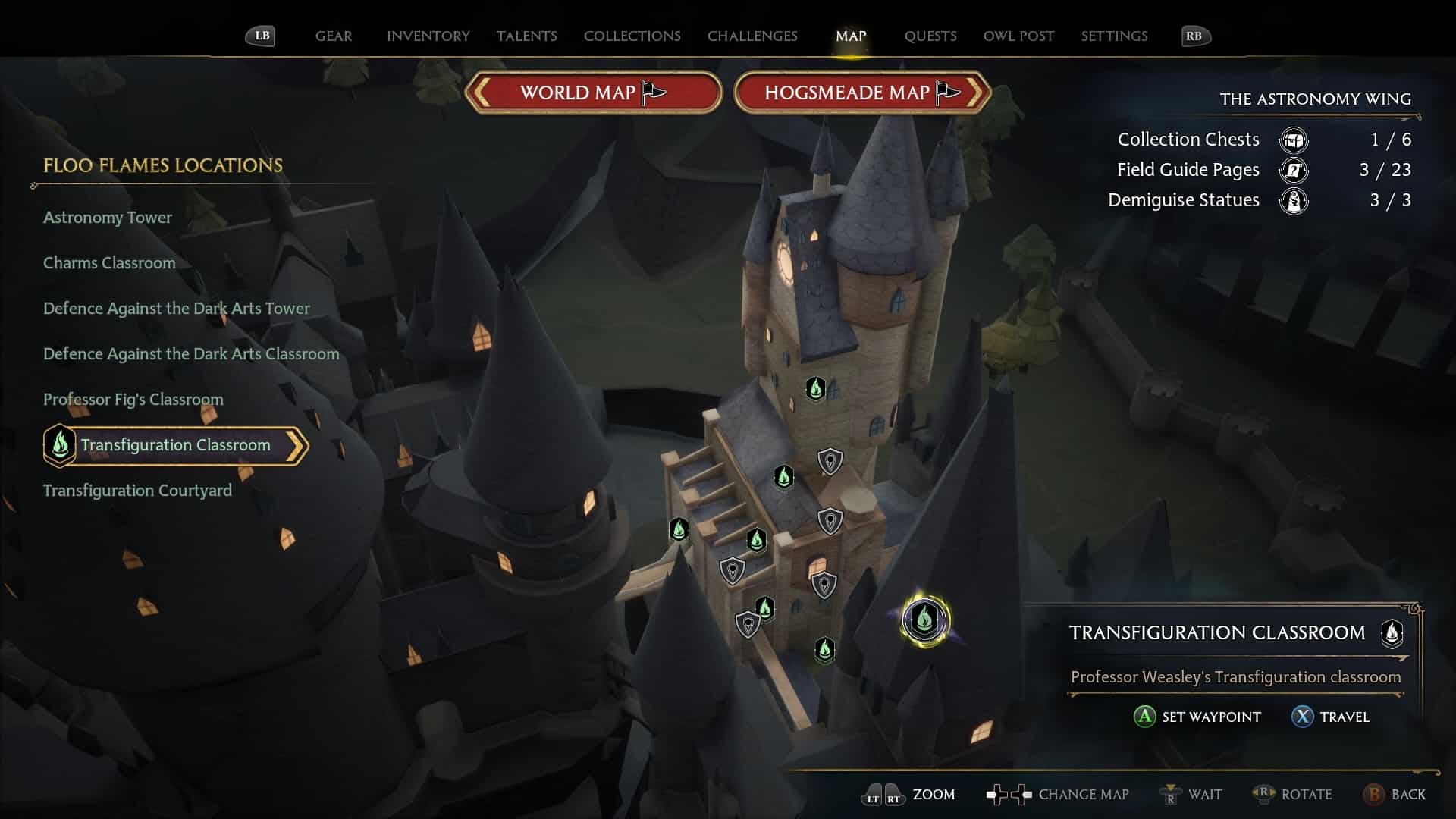Viewport: 1456px width, 819px height.
Task: Select Defence Against the Dark Arts Tower
Action: [x=177, y=309]
